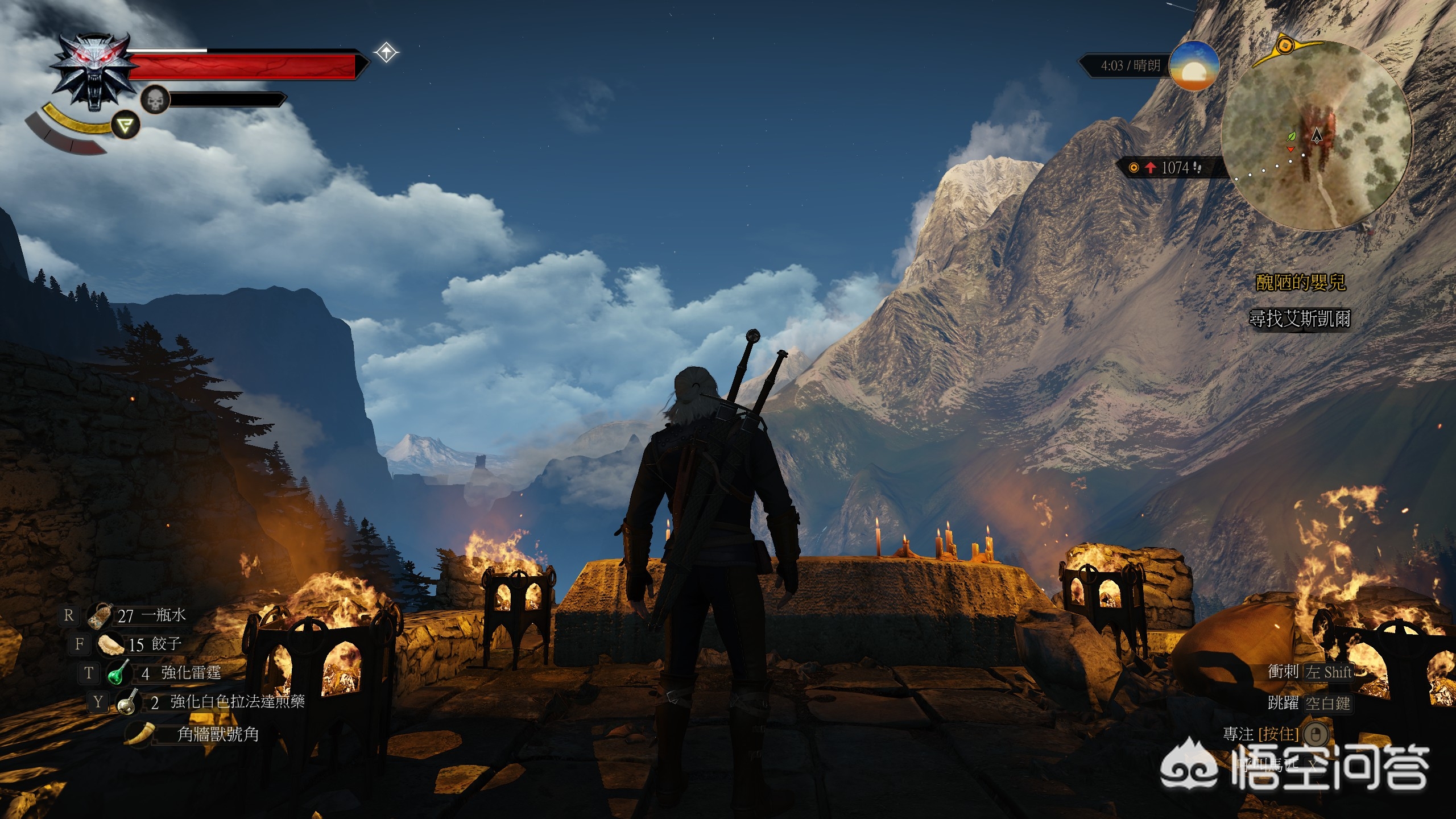
Task: Use the green Enhanced Thunderbolt potion
Action: tap(119, 673)
